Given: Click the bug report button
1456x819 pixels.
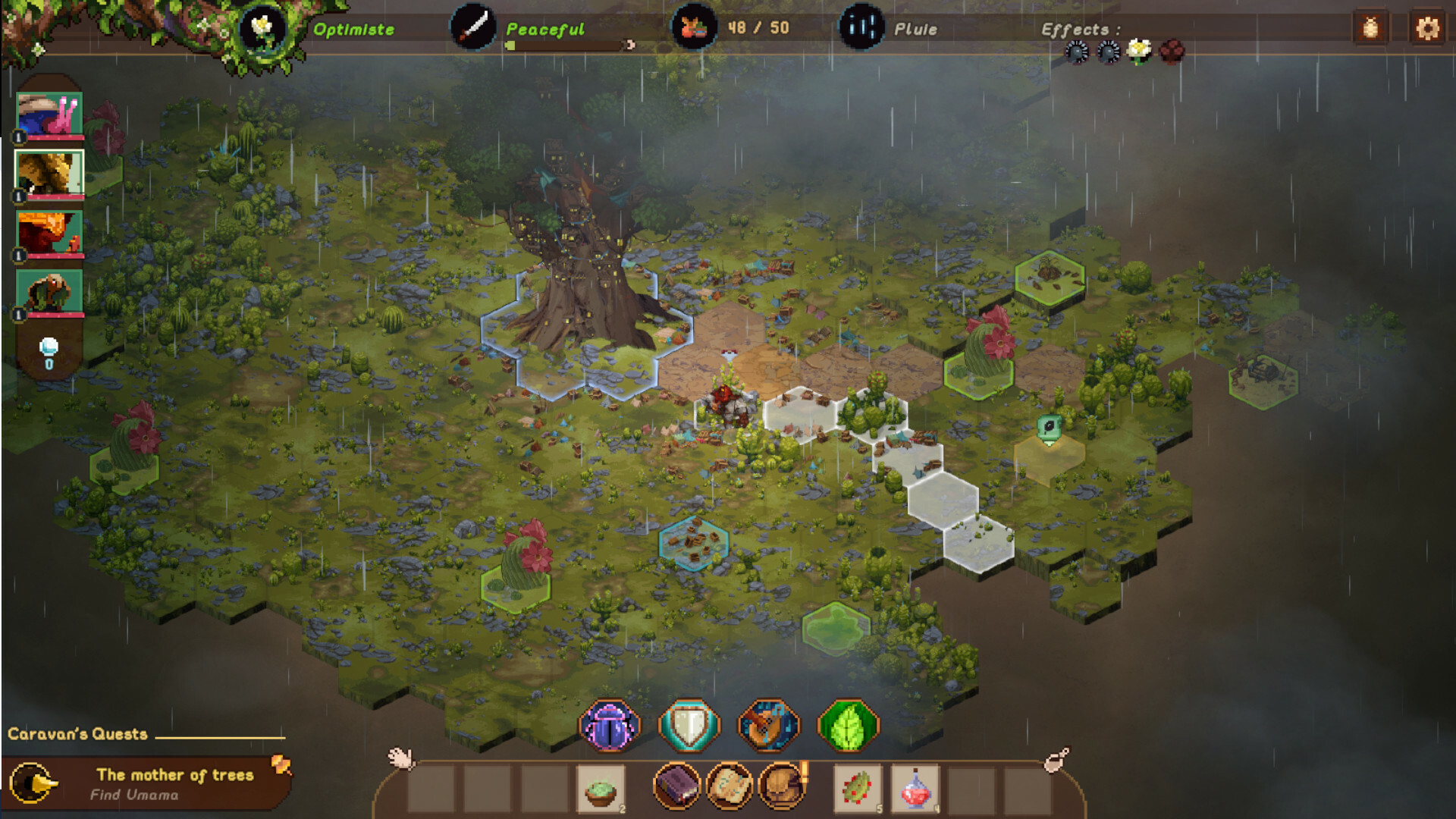Looking at the screenshot, I should click(1370, 29).
